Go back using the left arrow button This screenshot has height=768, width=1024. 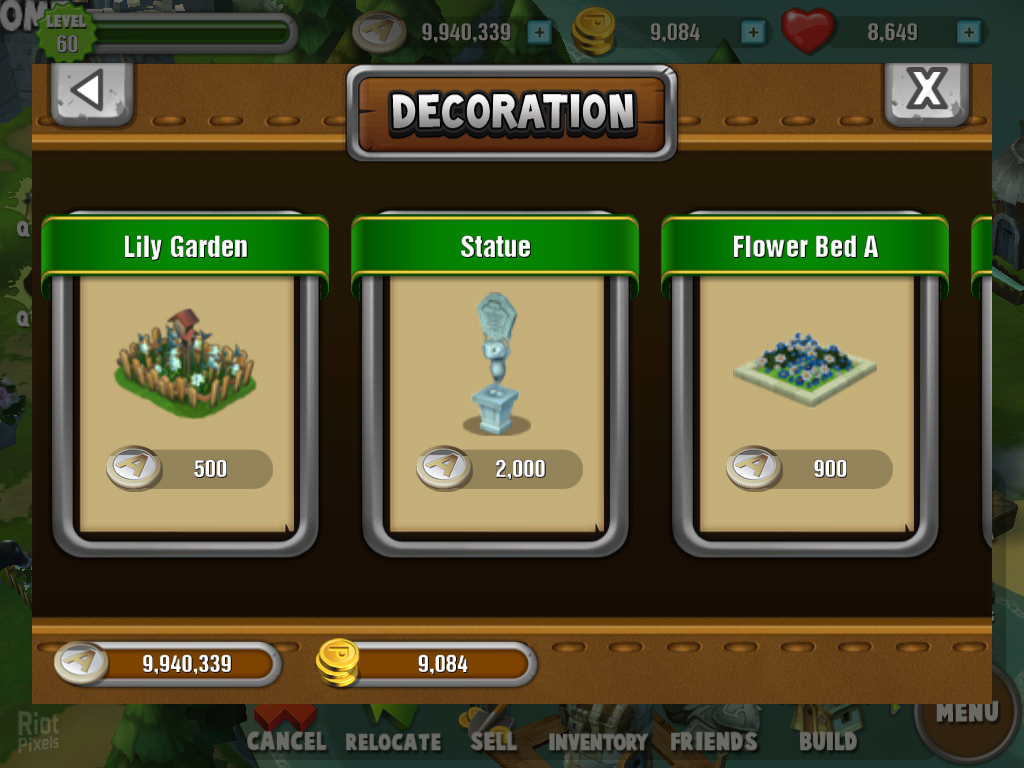pos(91,91)
